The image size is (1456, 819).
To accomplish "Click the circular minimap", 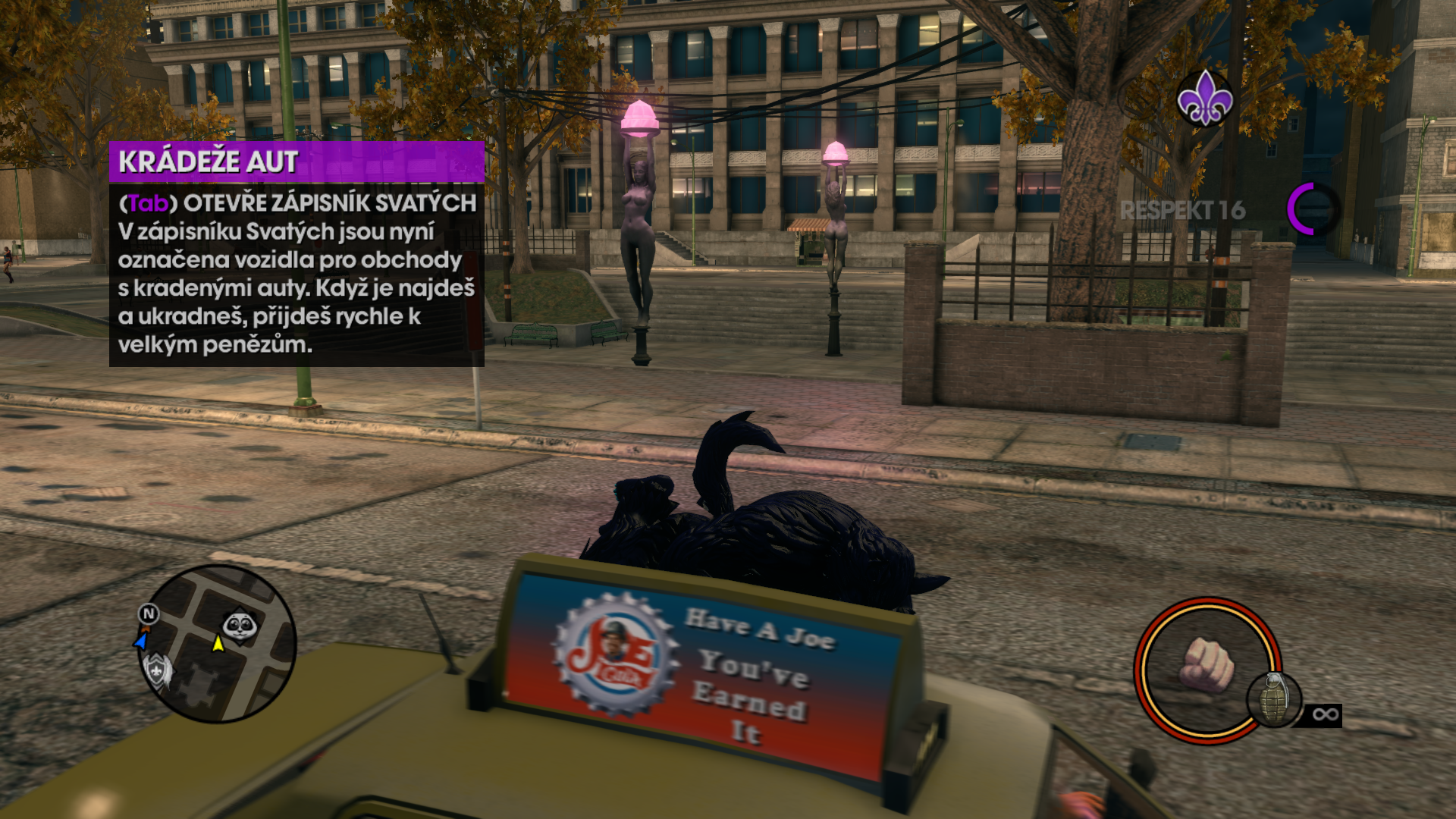I will [218, 644].
